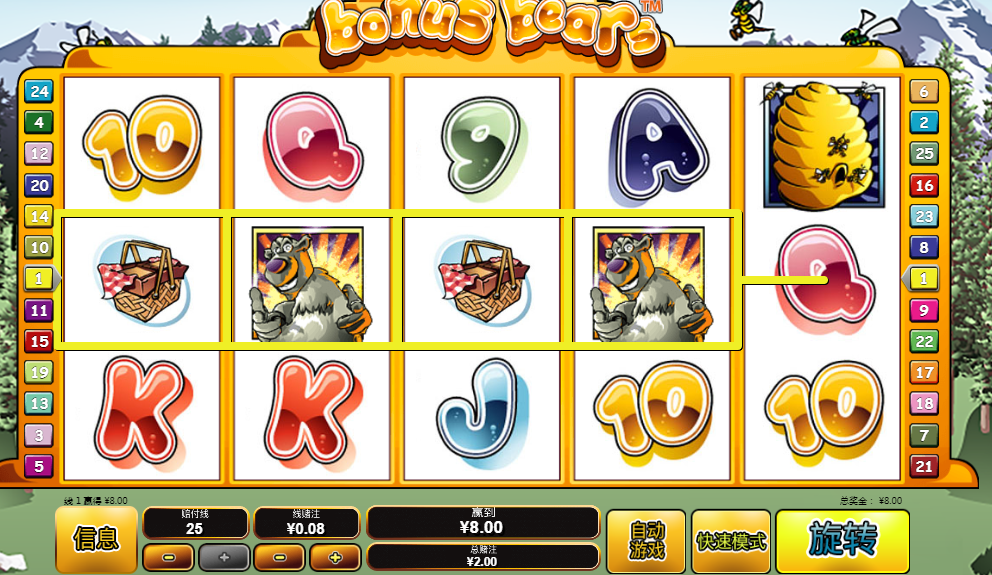Viewport: 992px width, 575px height.
Task: Choose payline number 20
Action: pyautogui.click(x=38, y=185)
